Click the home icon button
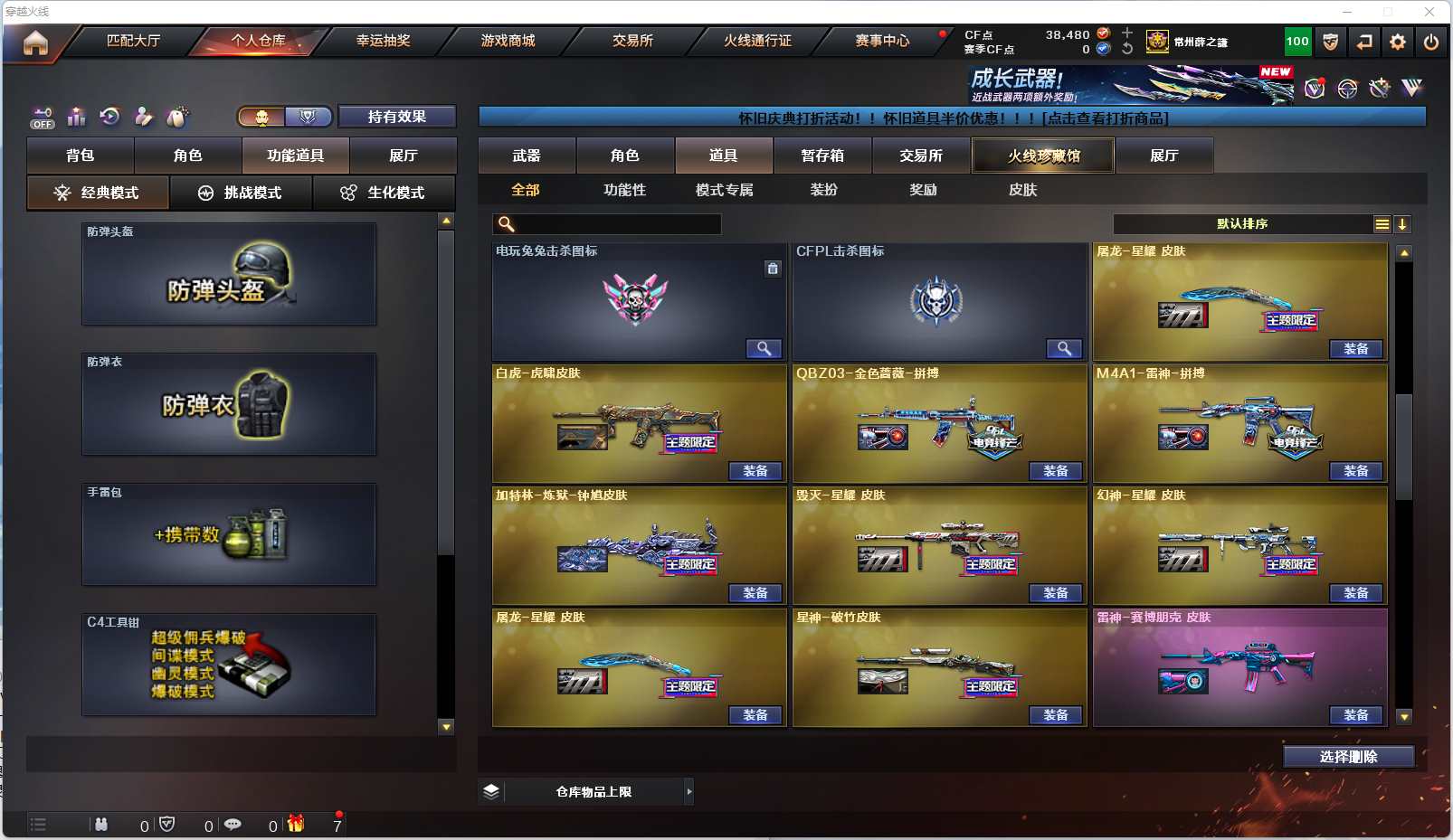Image resolution: width=1453 pixels, height=840 pixels. pos(35,42)
